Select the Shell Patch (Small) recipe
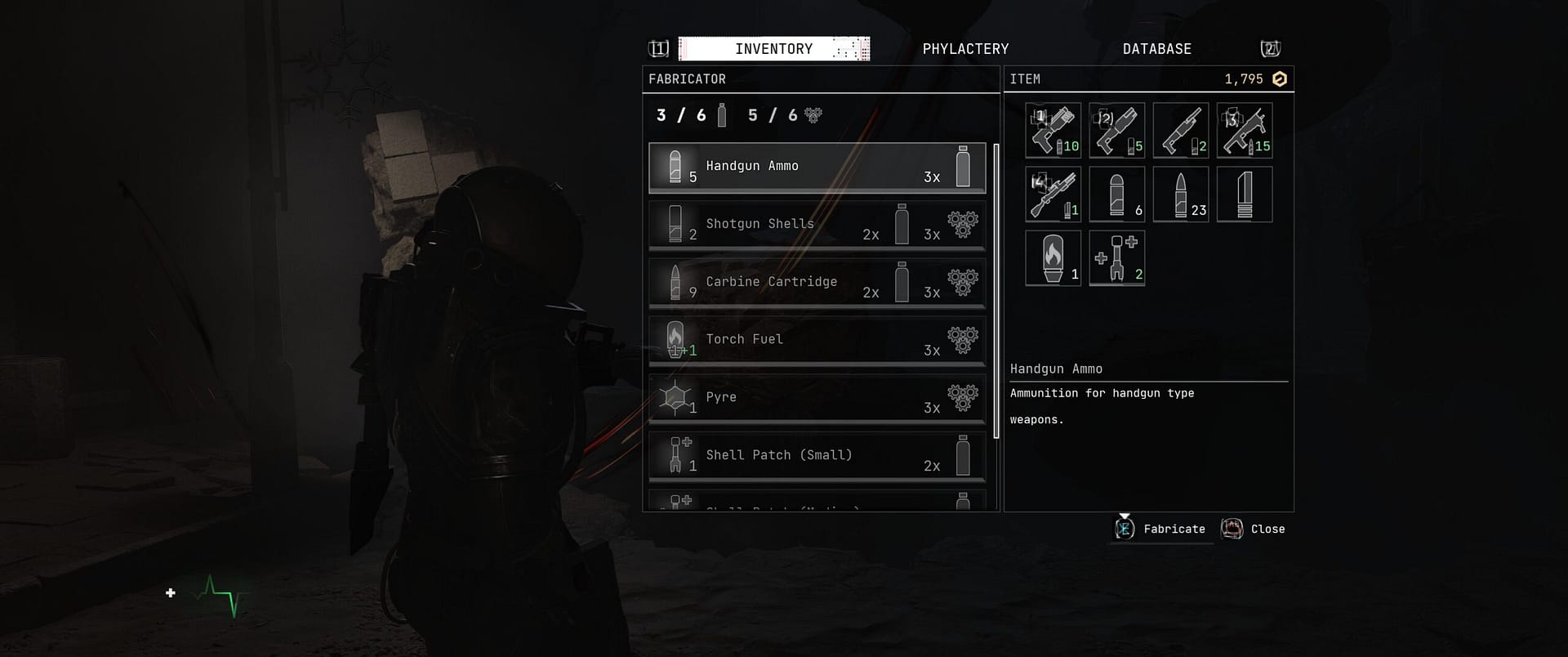 click(x=817, y=457)
